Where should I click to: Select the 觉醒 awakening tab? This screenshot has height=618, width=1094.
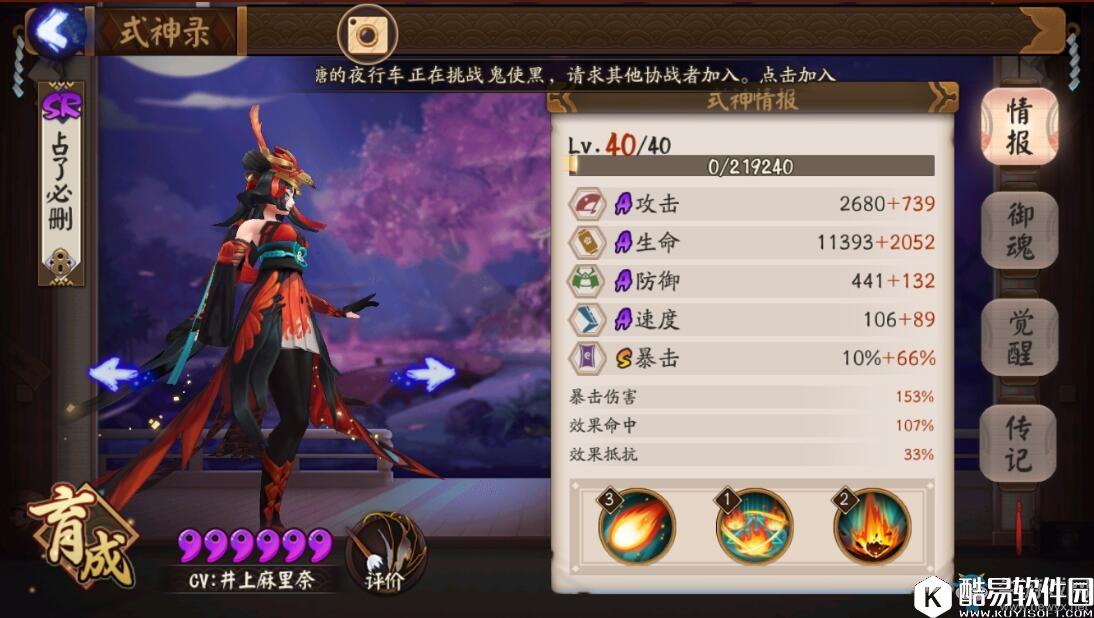tap(1018, 337)
